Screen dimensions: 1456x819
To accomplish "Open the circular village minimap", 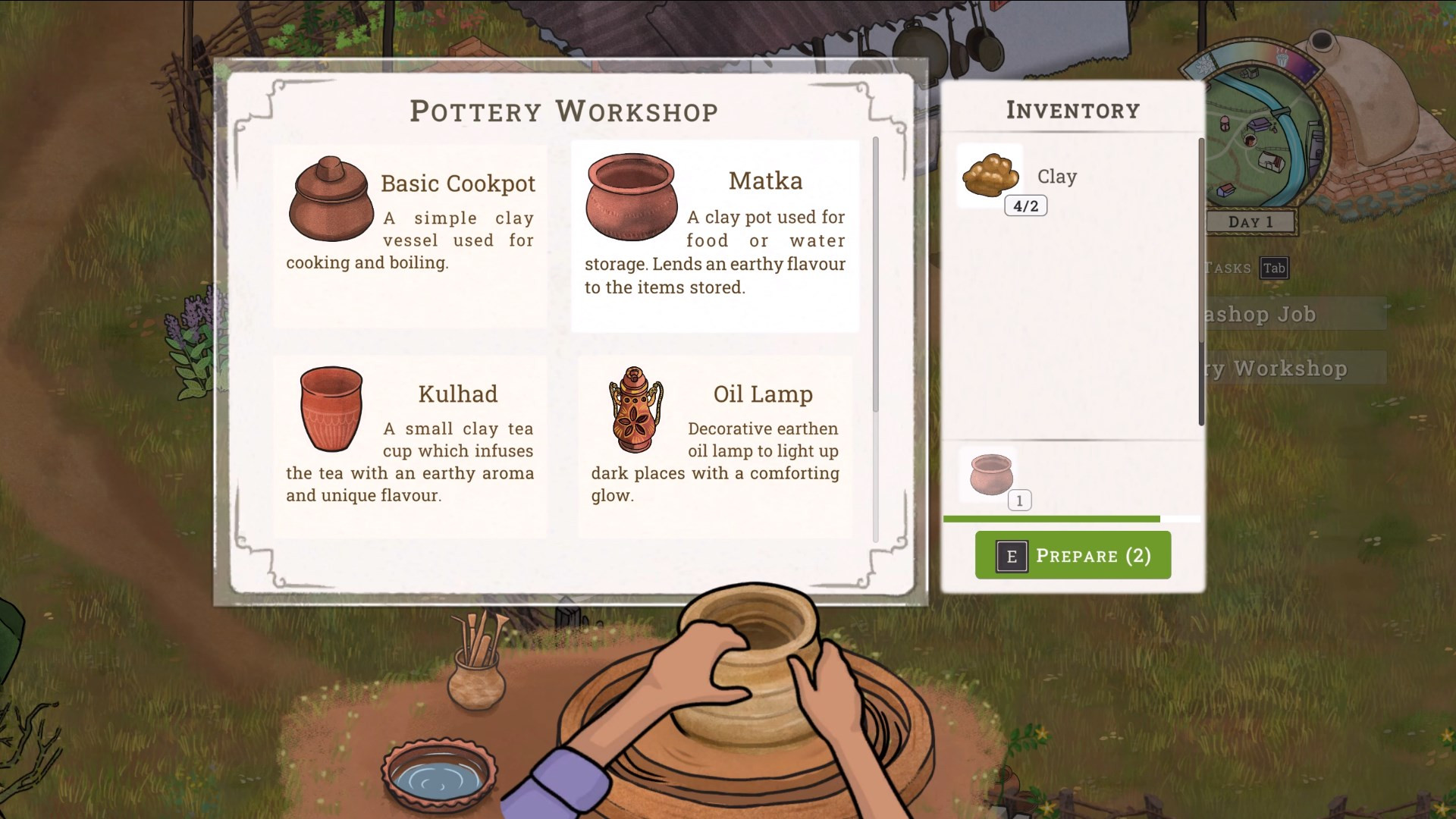I will [x=1259, y=136].
